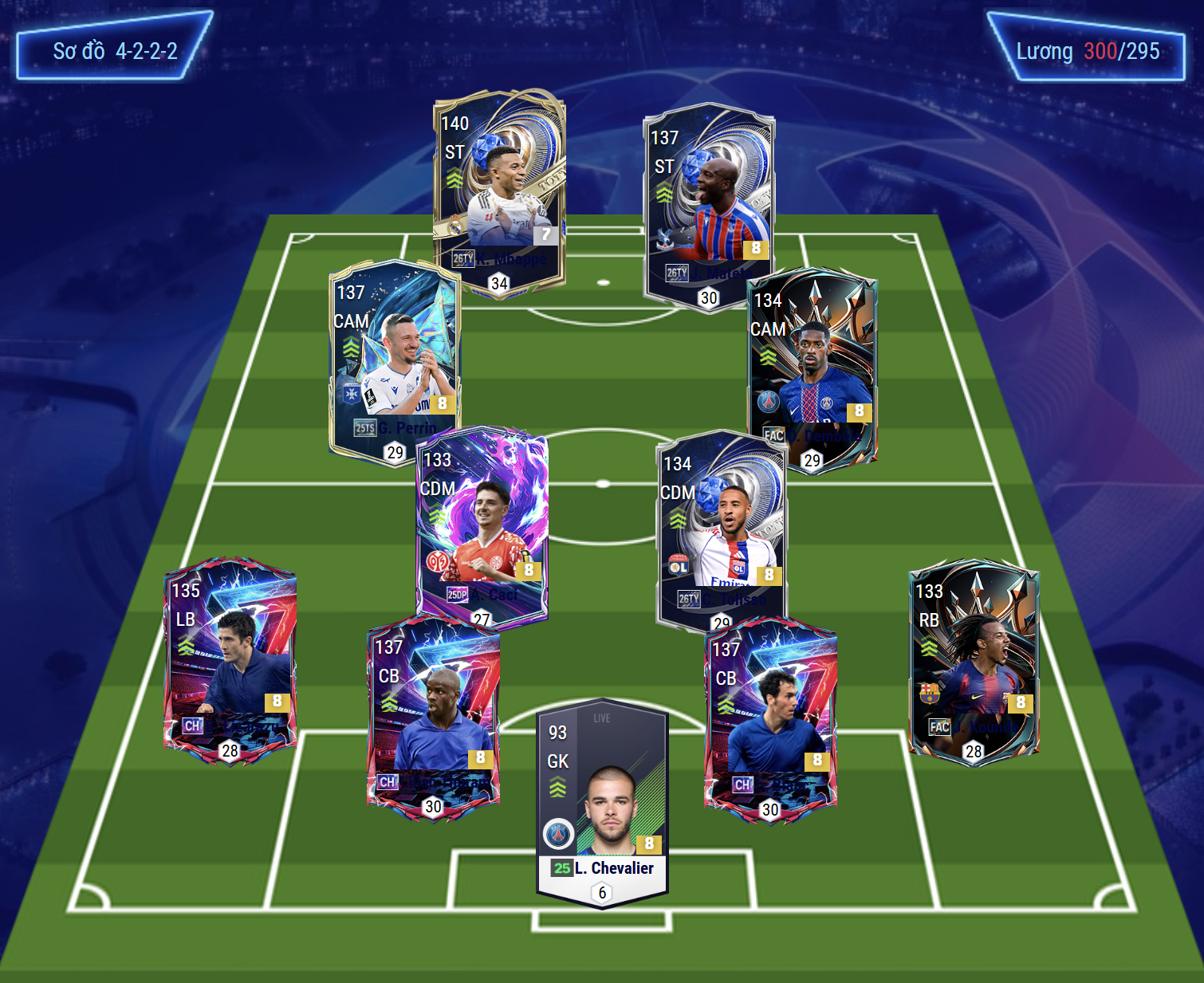1204x983 pixels.
Task: Select the K. Mbappé 140 ST card
Action: pyautogui.click(x=499, y=191)
